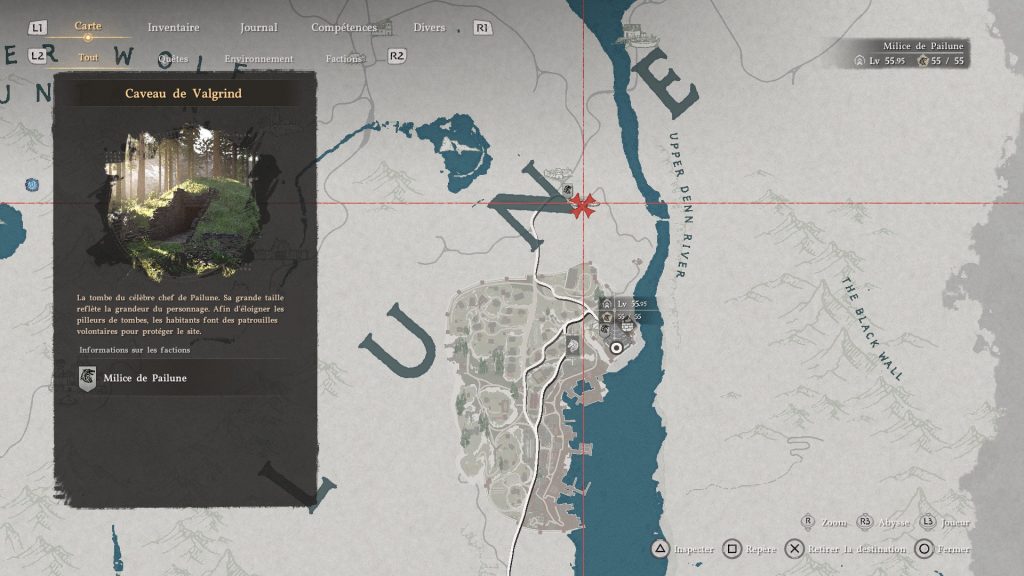Screen dimensions: 1024x576
Task: Switch to the Journal tab
Action: point(259,27)
